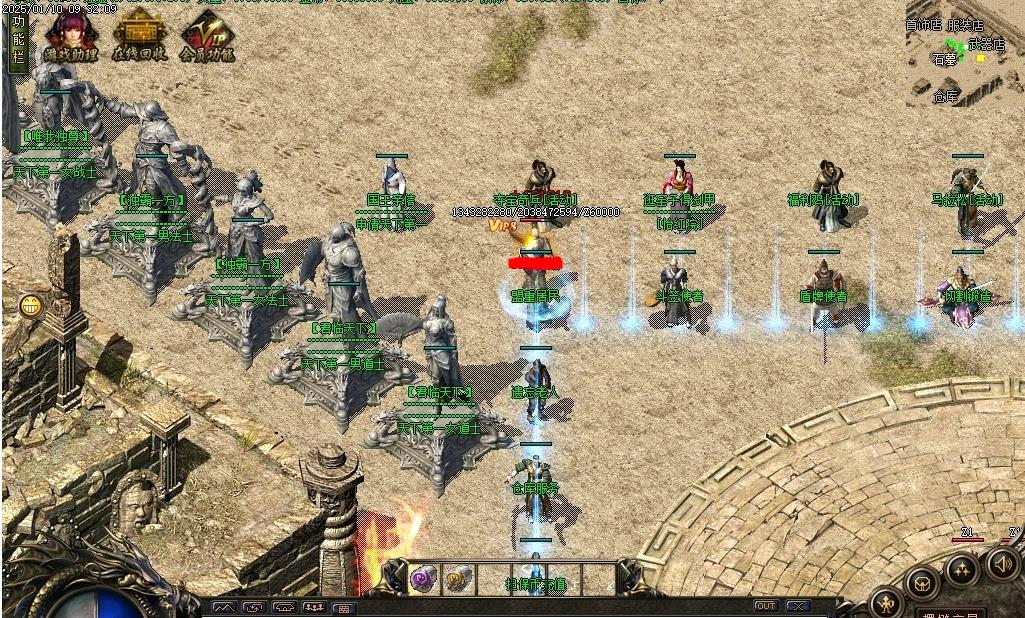This screenshot has width=1025, height=618.
Task: Click the round star button
Action: tap(961, 571)
